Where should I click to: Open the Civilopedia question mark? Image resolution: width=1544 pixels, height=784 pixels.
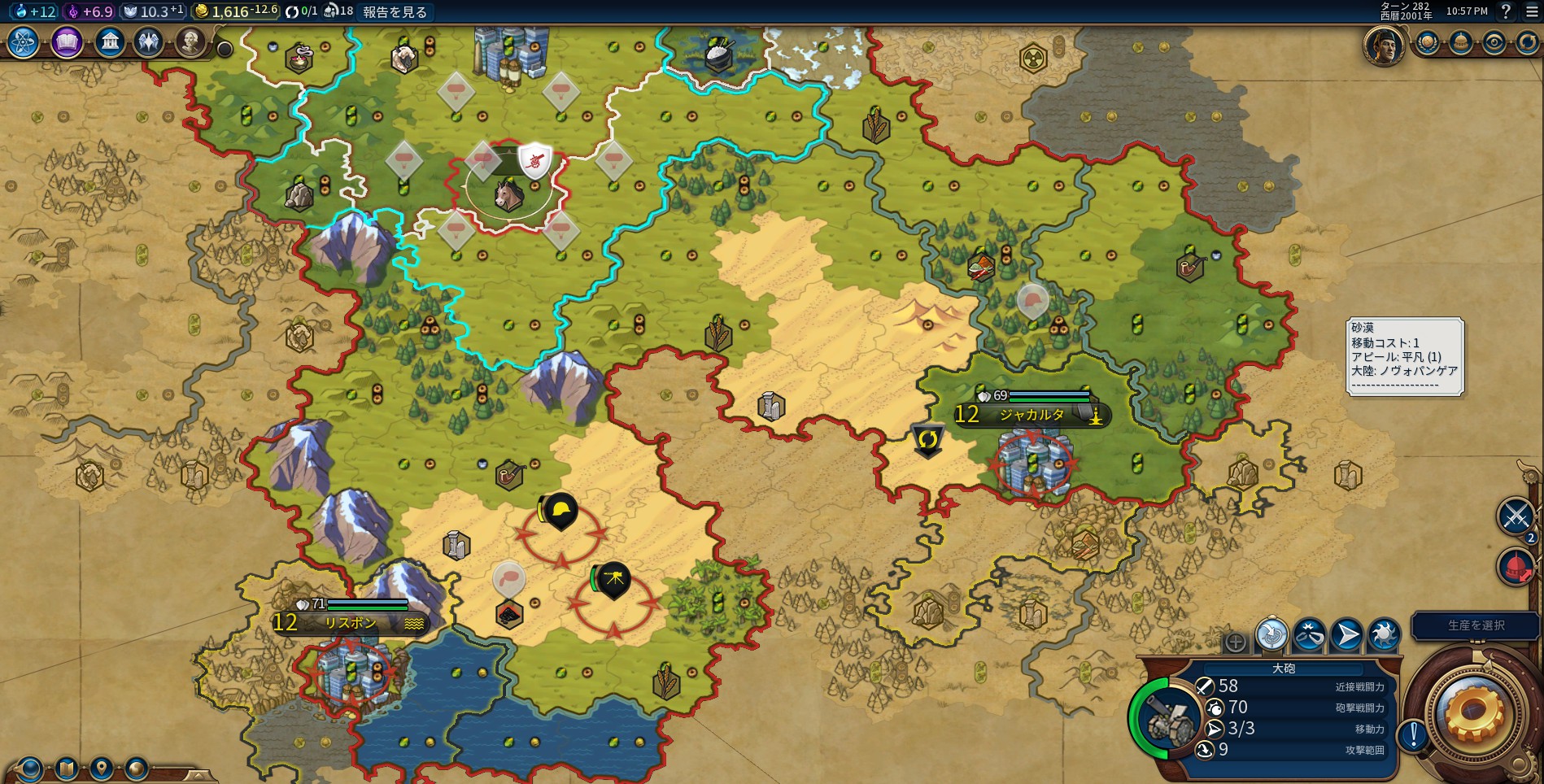click(1506, 11)
